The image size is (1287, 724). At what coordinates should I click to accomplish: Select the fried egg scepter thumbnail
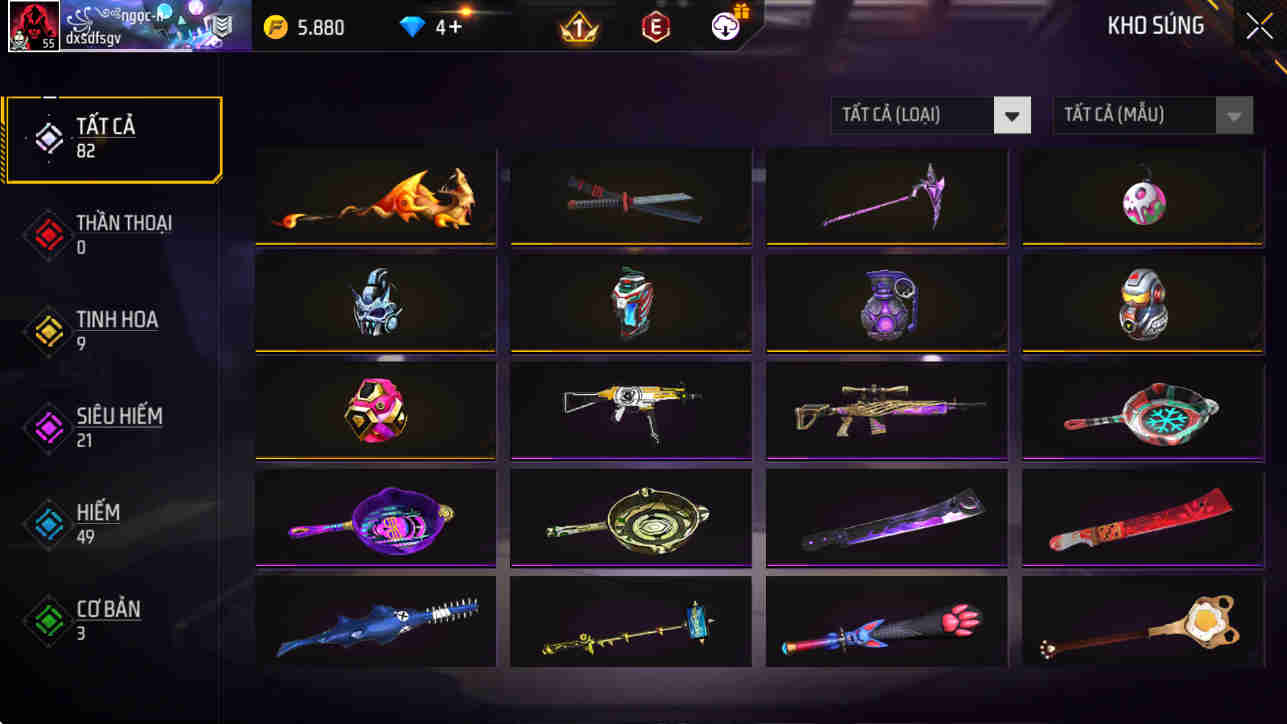pos(1141,624)
